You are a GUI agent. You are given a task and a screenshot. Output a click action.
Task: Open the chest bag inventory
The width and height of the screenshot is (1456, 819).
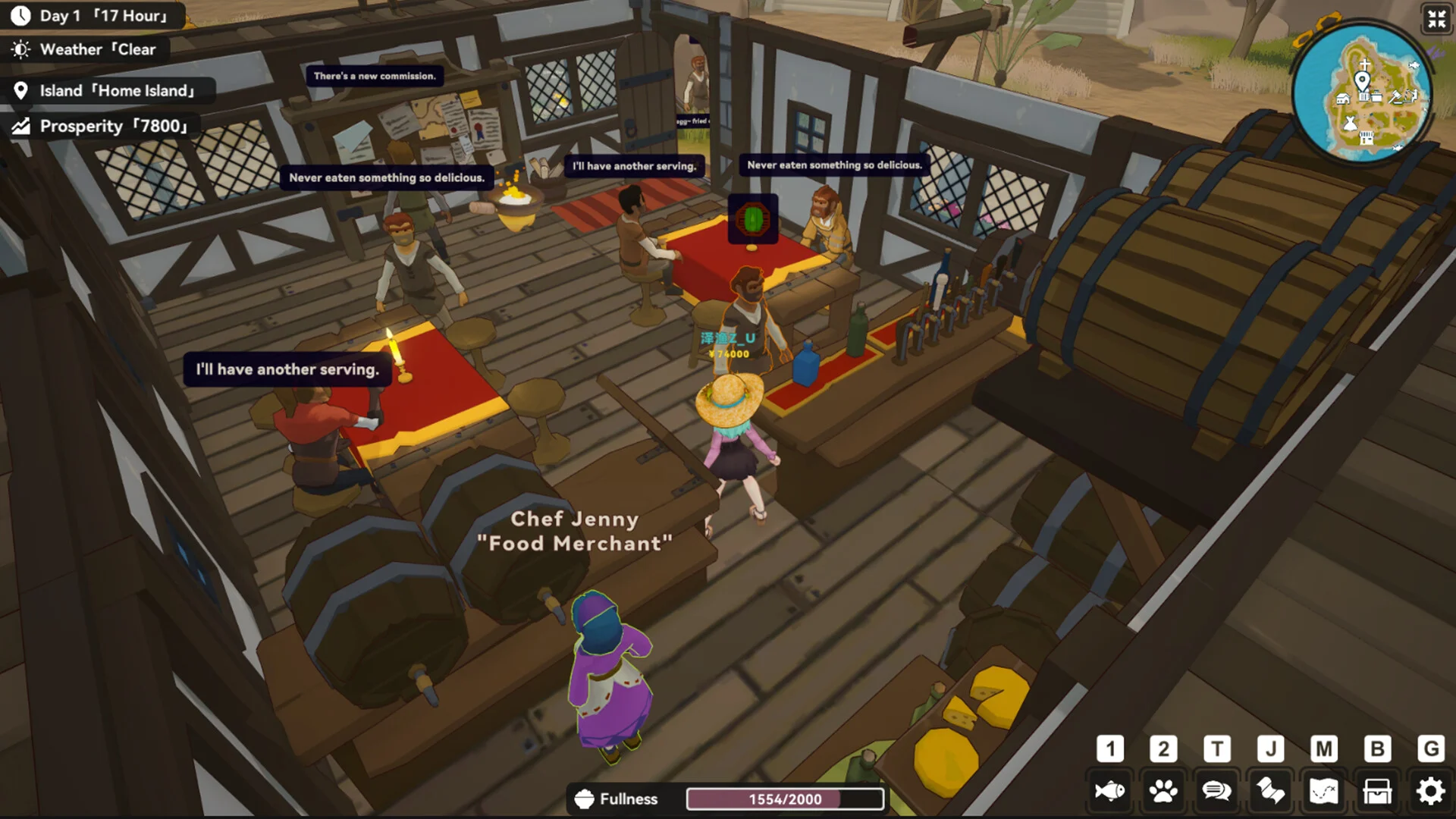pos(1377,792)
